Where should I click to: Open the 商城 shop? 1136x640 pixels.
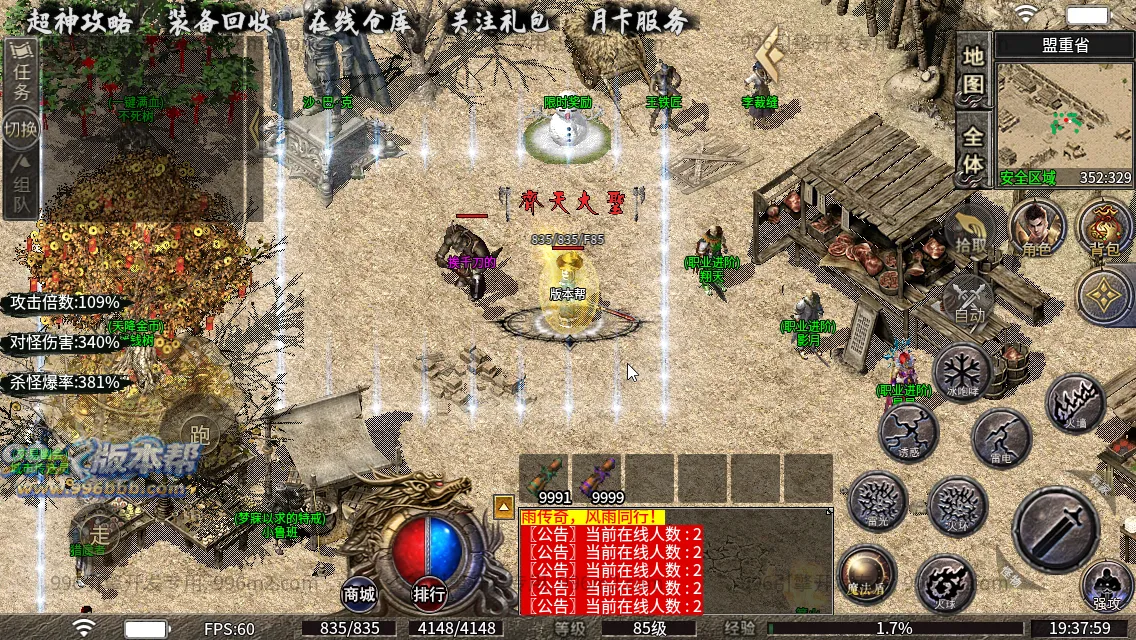pos(360,594)
